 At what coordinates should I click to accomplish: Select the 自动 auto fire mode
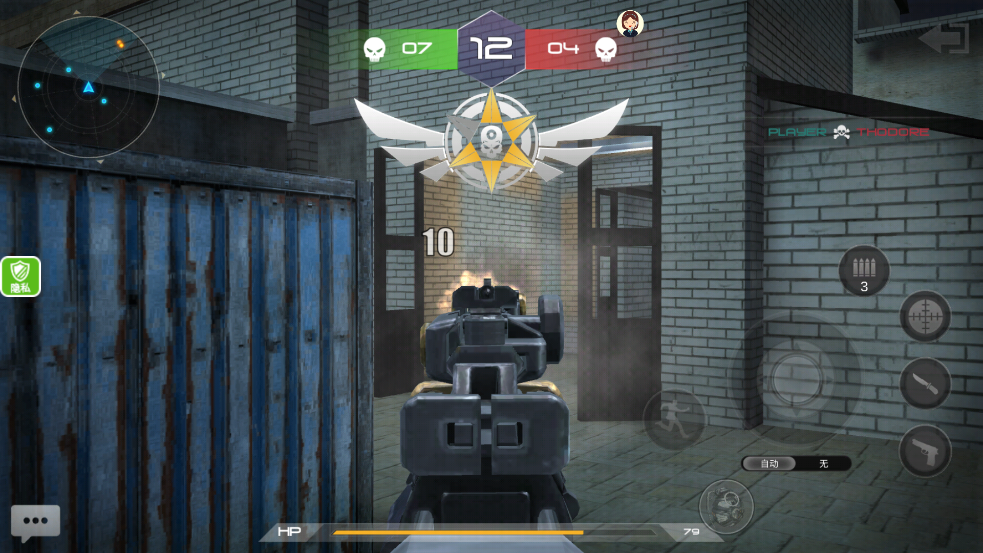tap(769, 464)
